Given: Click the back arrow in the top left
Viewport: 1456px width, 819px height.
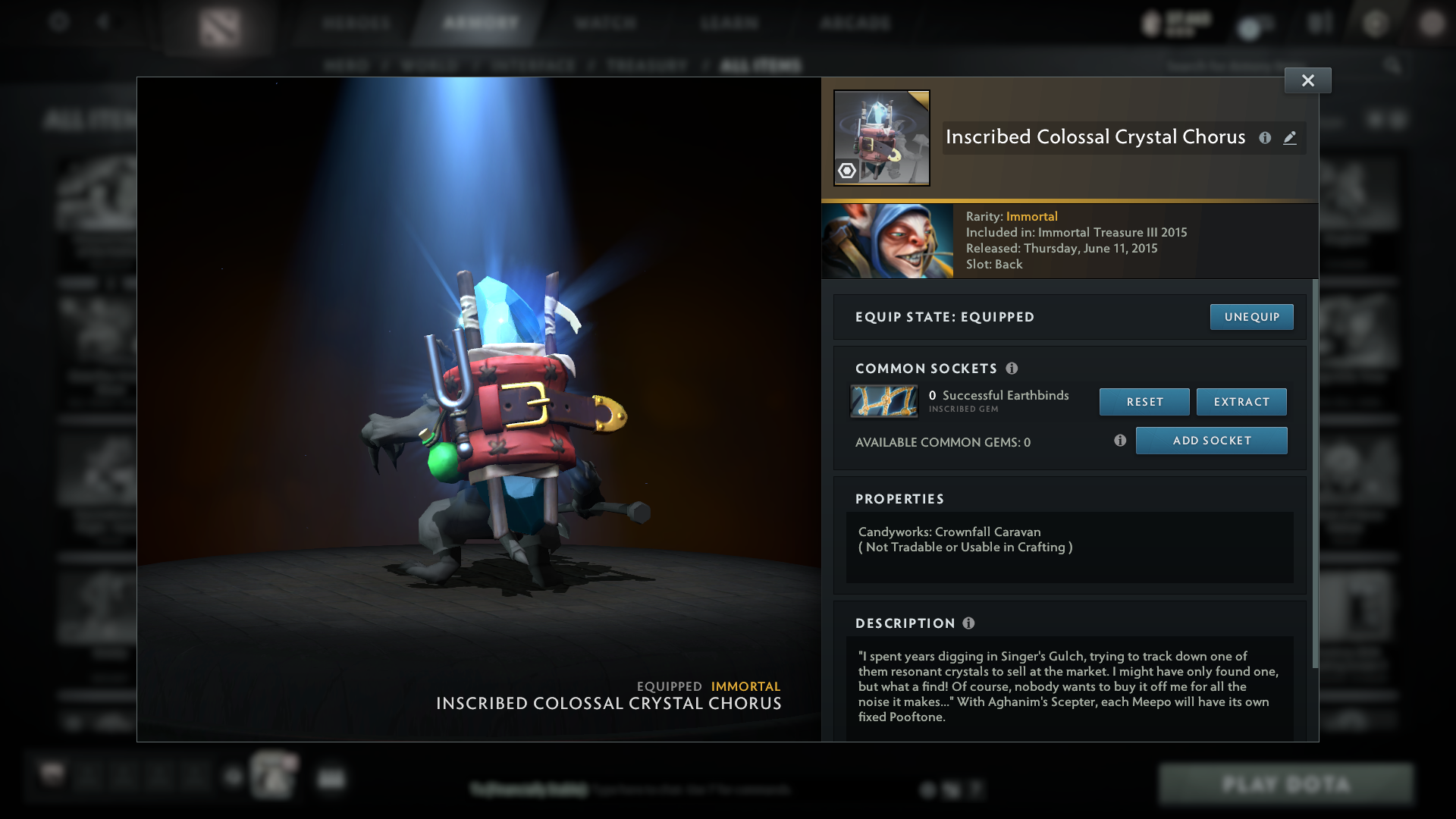Looking at the screenshot, I should click(x=105, y=23).
